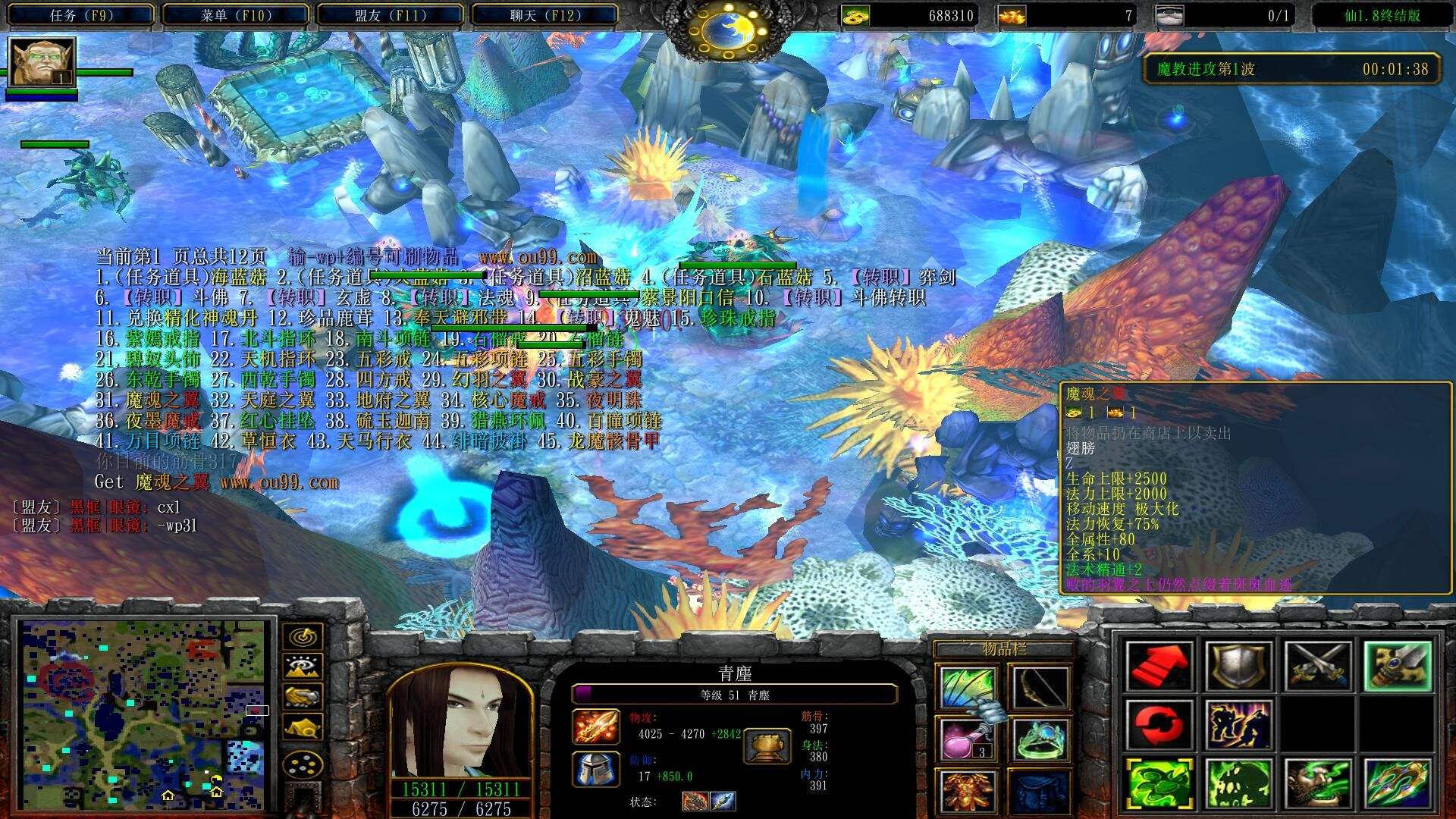The height and width of the screenshot is (819, 1456).
Task: Click the red arrow move command
Action: tap(1159, 666)
